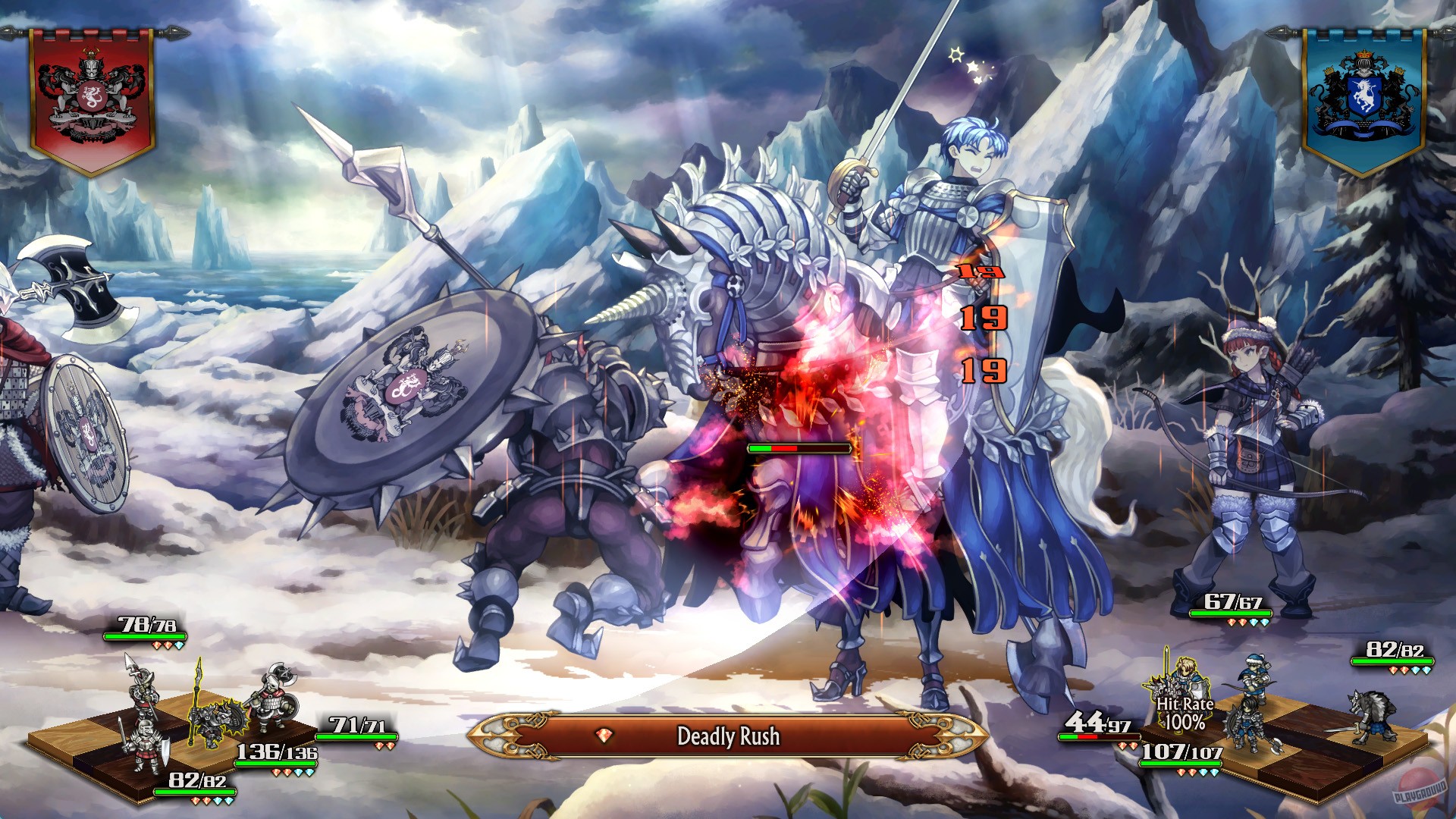Click the blue unicorn crest banner top-right
The height and width of the screenshot is (819, 1456).
[x=1365, y=91]
